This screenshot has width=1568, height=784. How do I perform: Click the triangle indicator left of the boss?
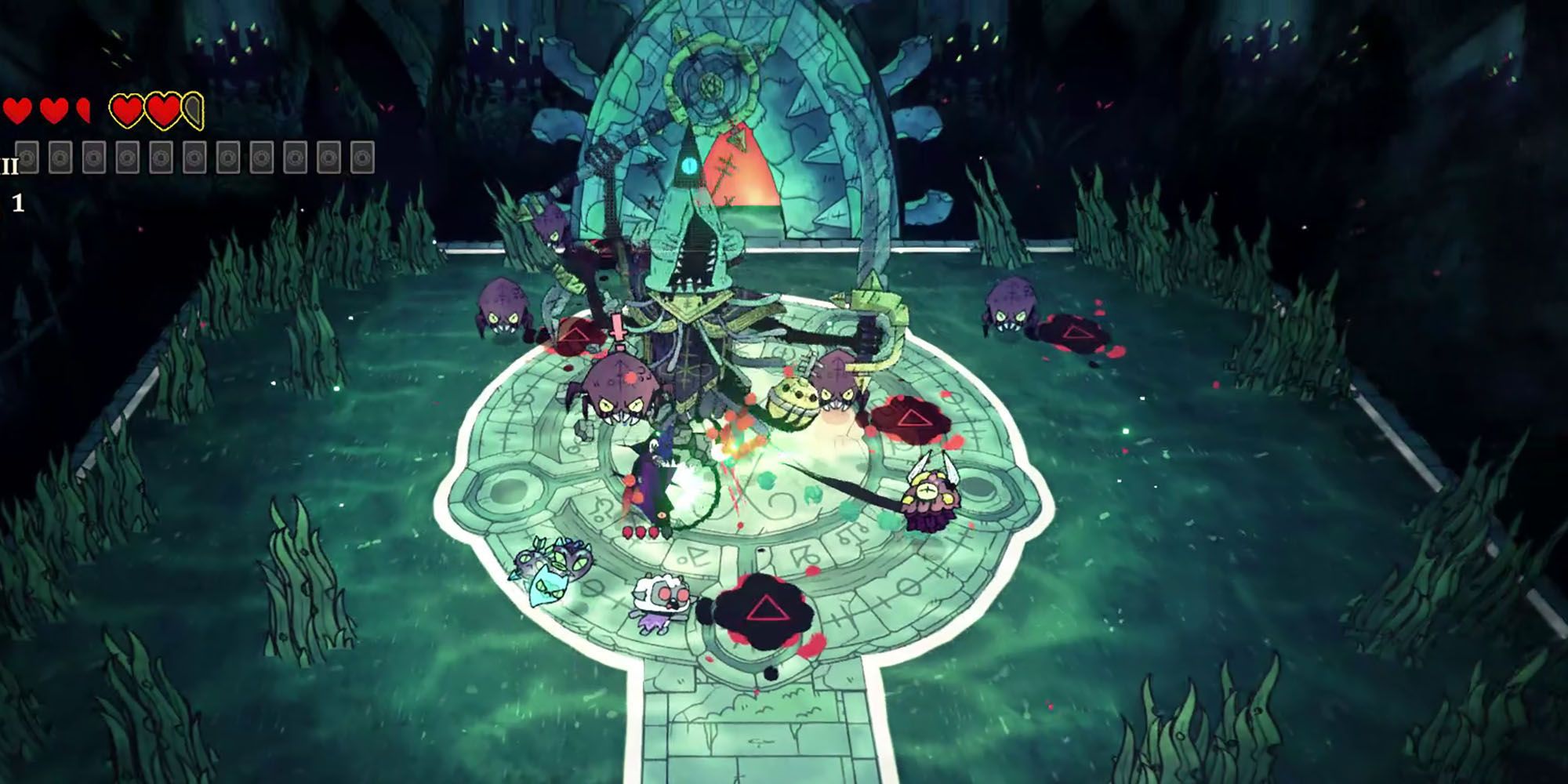[575, 334]
